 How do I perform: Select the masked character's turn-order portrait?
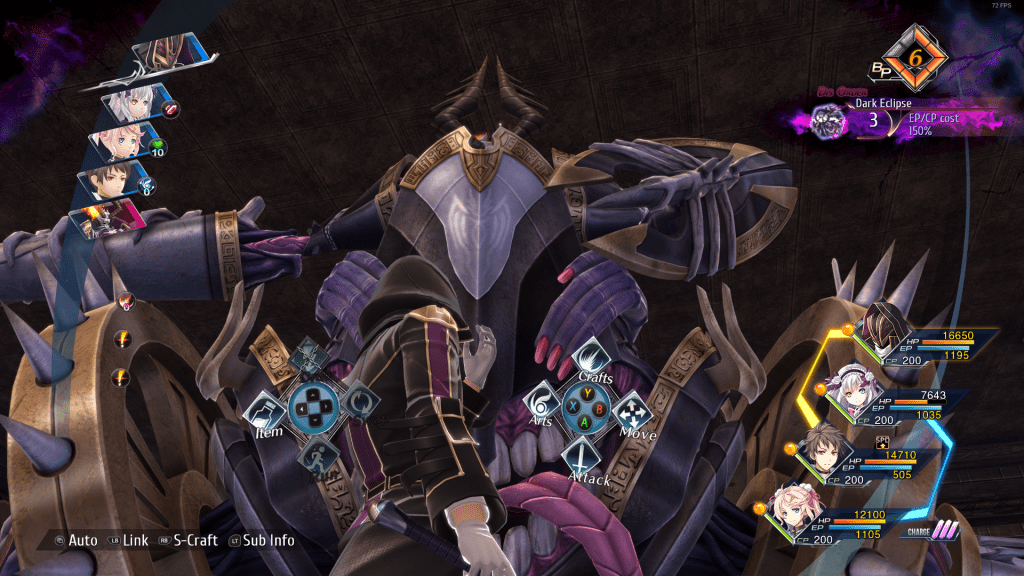pos(163,50)
